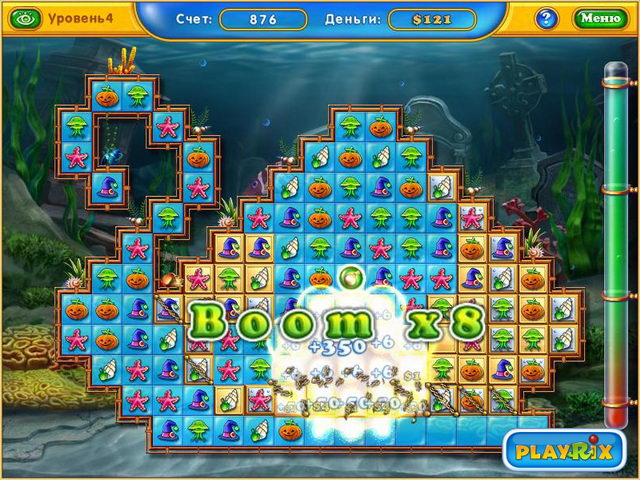
Task: Click the blue question mark help button
Action: click(x=547, y=18)
